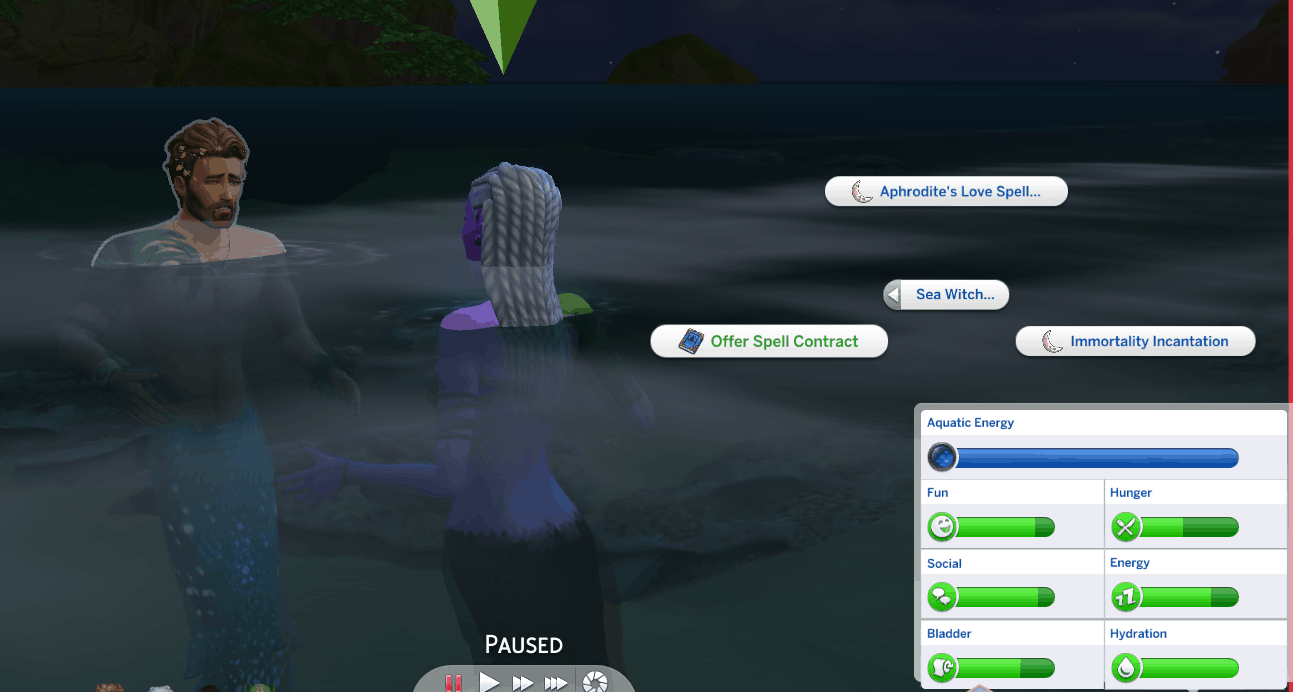Choose Aphrodite's Love Spell interaction
1293x692 pixels.
946,192
